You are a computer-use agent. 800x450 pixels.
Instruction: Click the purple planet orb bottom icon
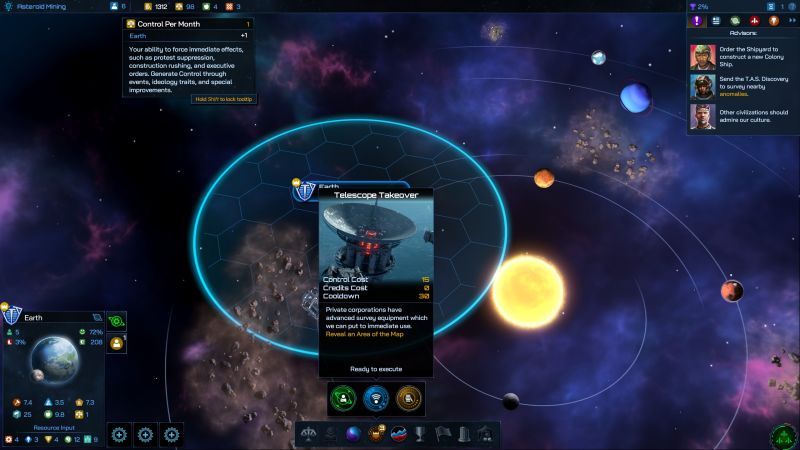352,434
